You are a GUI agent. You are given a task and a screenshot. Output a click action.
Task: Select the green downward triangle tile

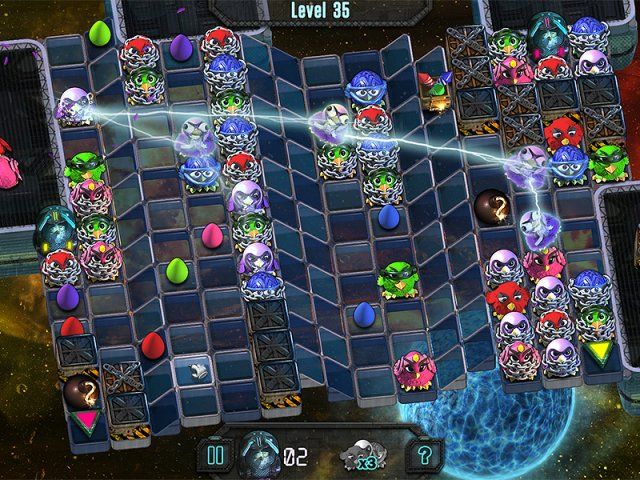pyautogui.click(x=600, y=352)
